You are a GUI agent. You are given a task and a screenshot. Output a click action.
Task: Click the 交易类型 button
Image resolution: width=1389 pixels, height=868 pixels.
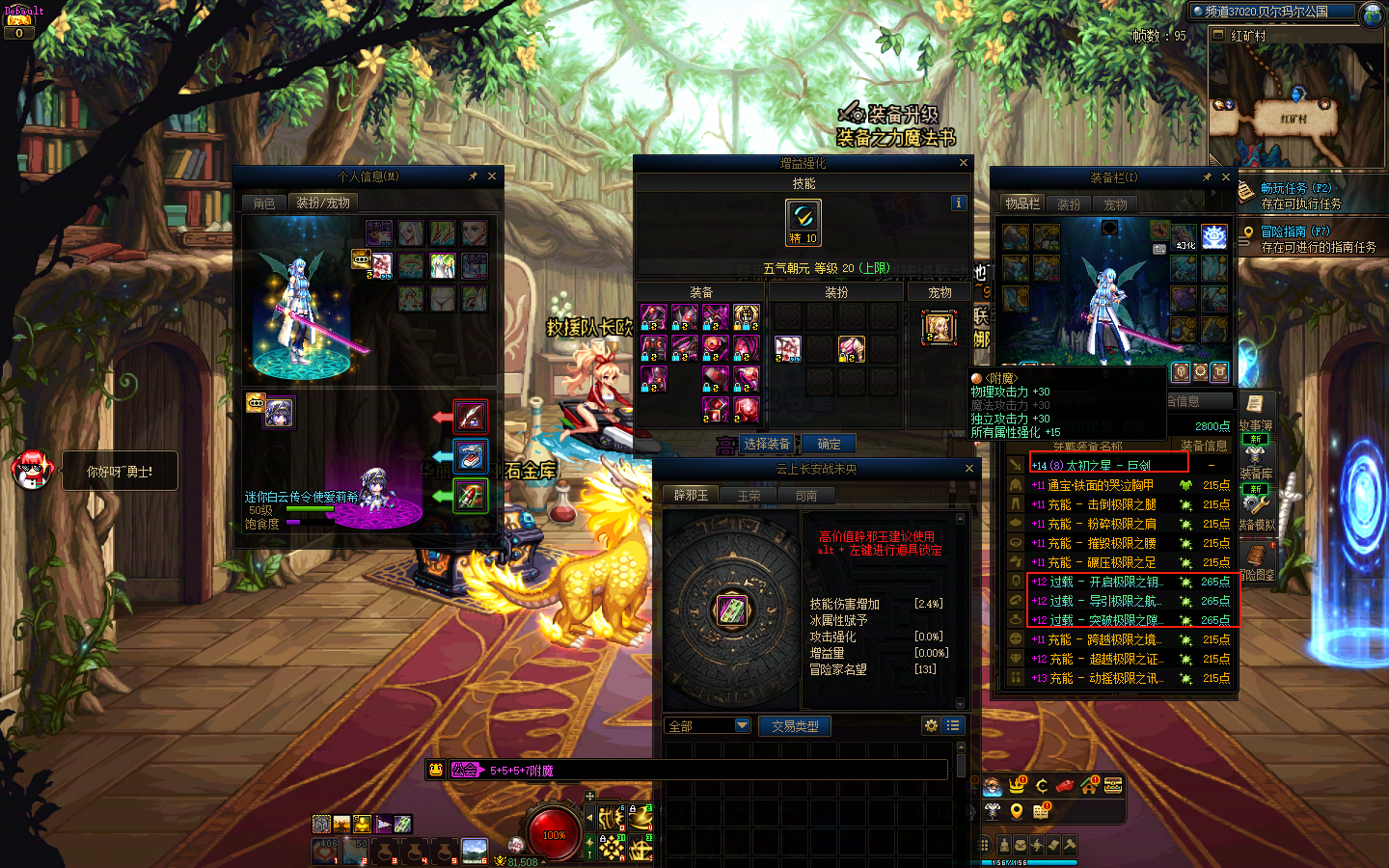tap(795, 726)
